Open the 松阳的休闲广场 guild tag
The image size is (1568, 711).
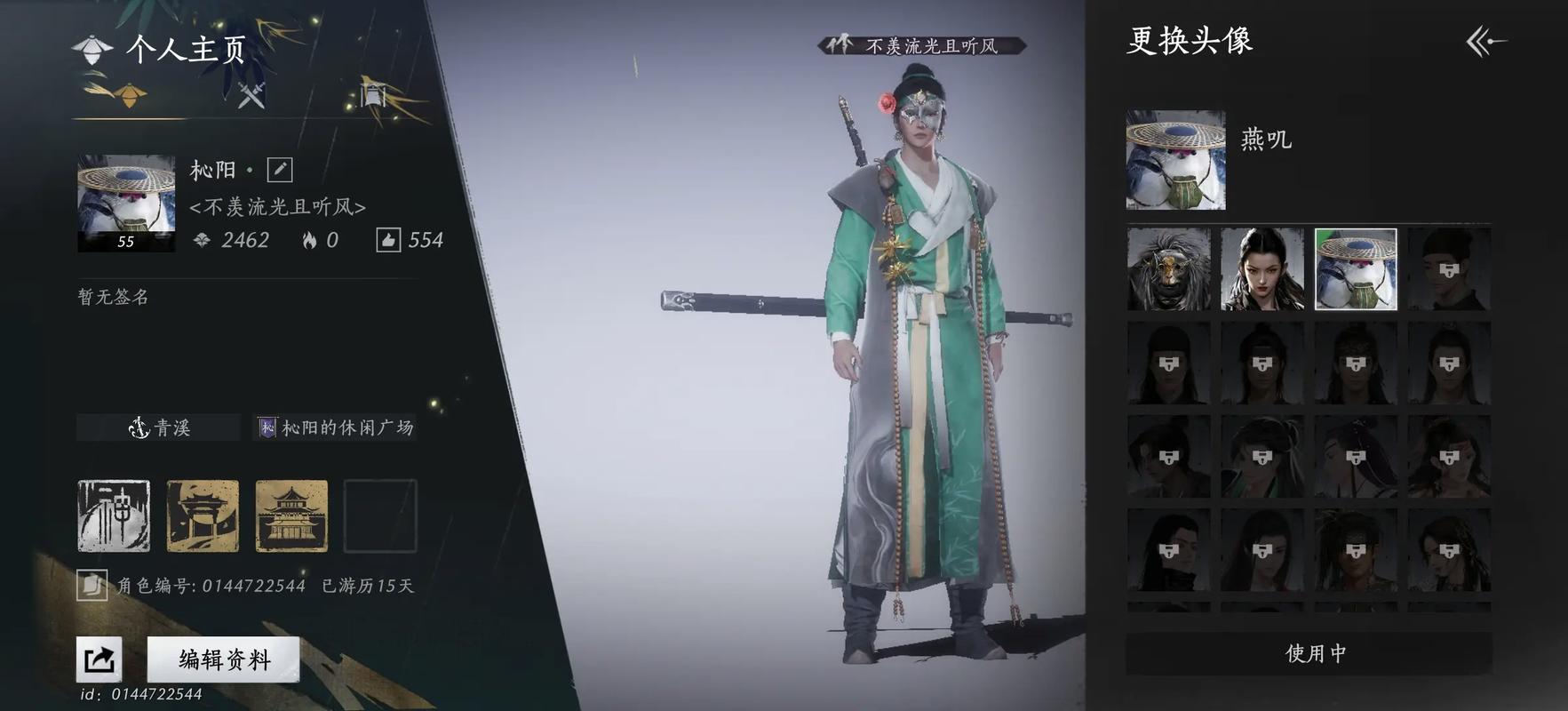(336, 427)
